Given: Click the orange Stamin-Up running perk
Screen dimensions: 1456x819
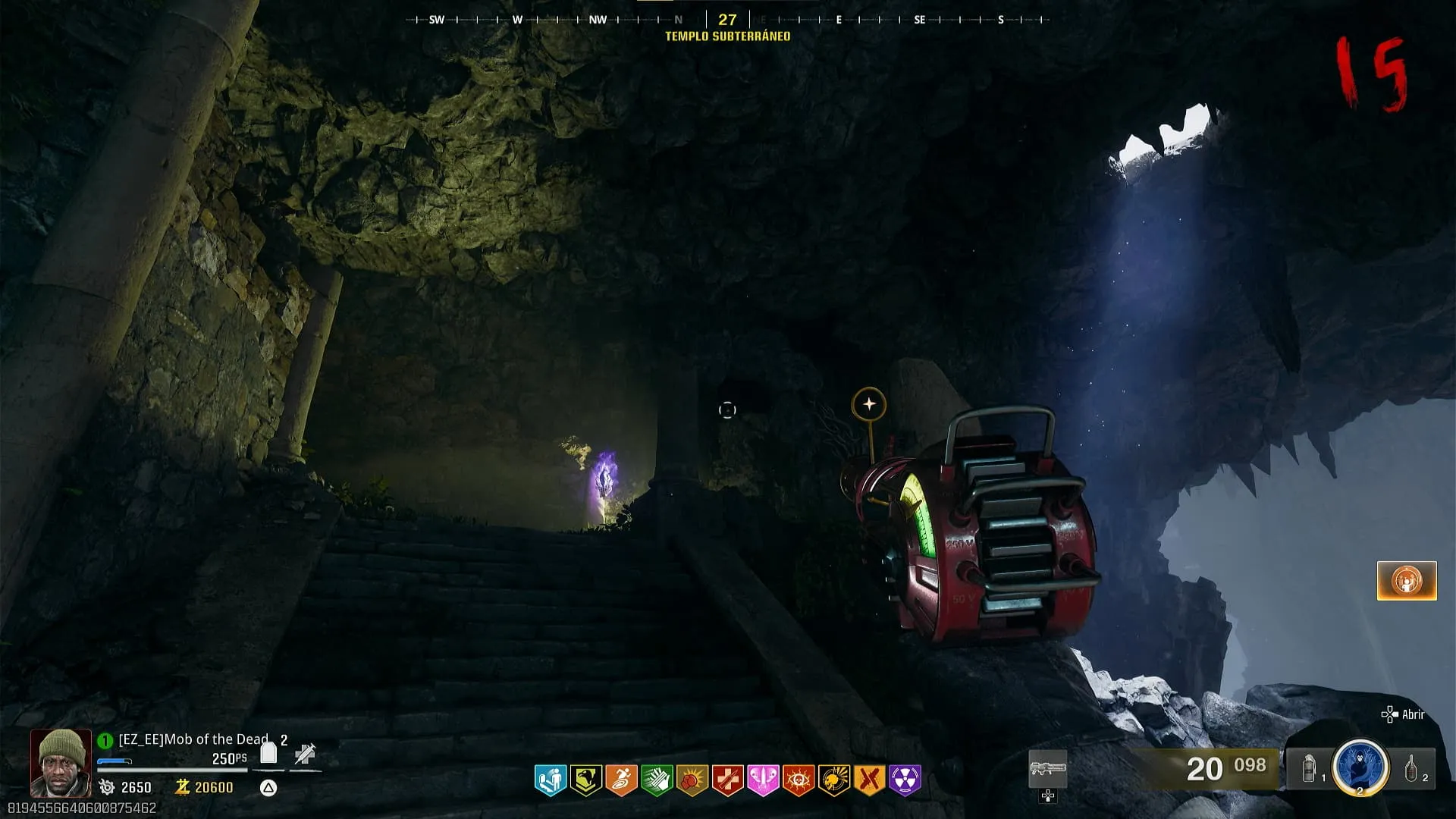Looking at the screenshot, I should coord(621,780).
